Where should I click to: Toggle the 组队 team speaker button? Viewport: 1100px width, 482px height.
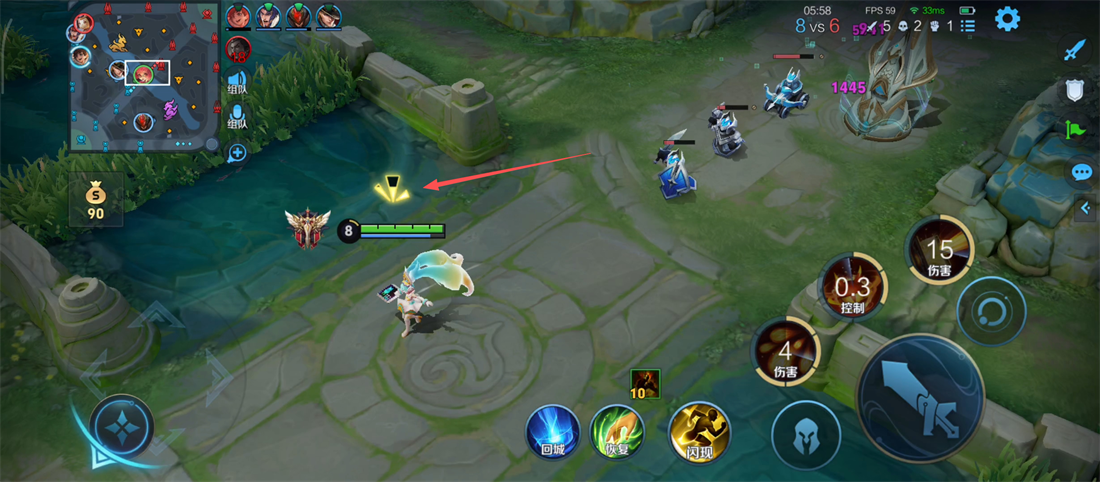pos(237,82)
